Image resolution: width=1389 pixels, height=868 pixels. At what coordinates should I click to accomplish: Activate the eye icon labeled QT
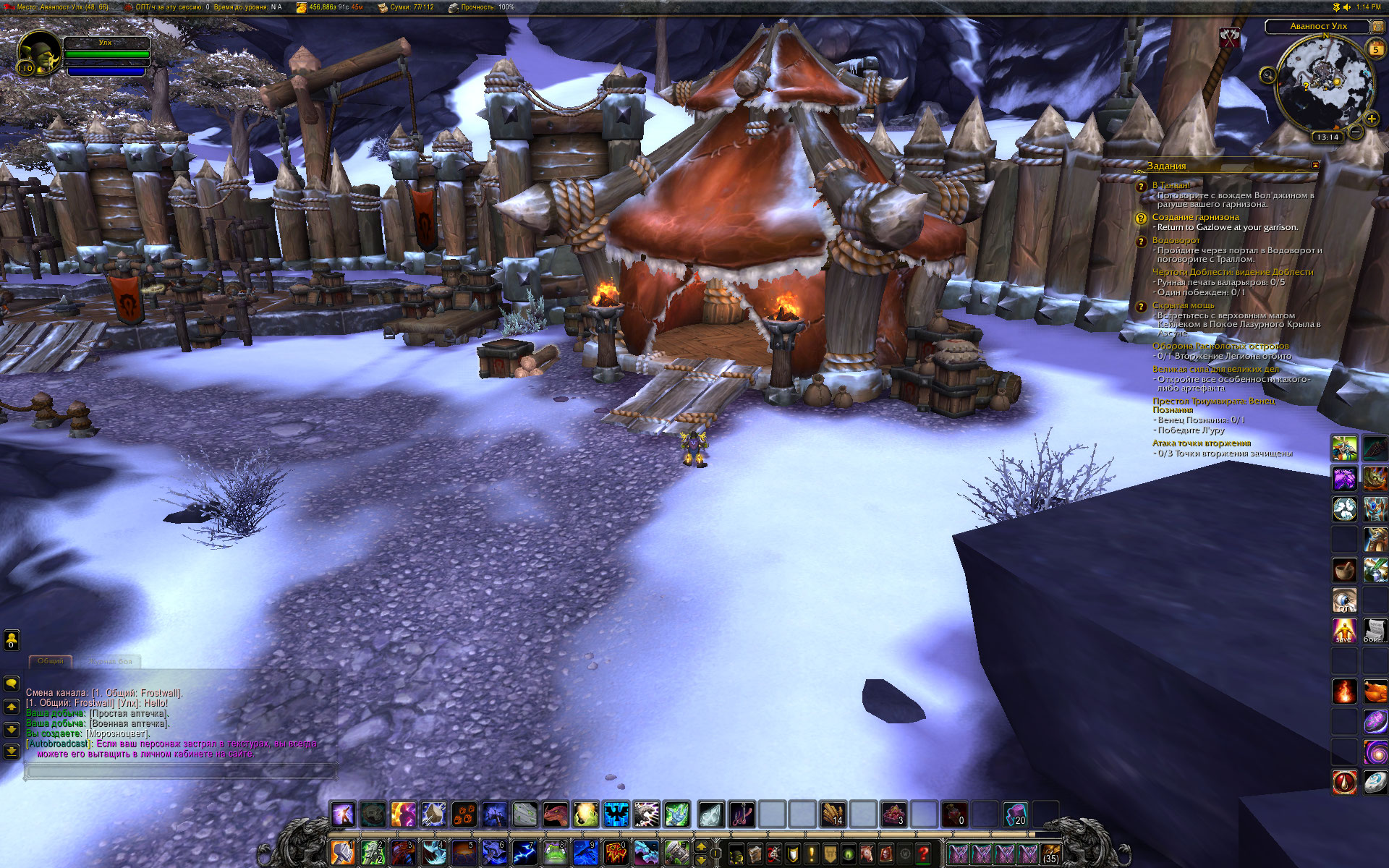[1344, 600]
